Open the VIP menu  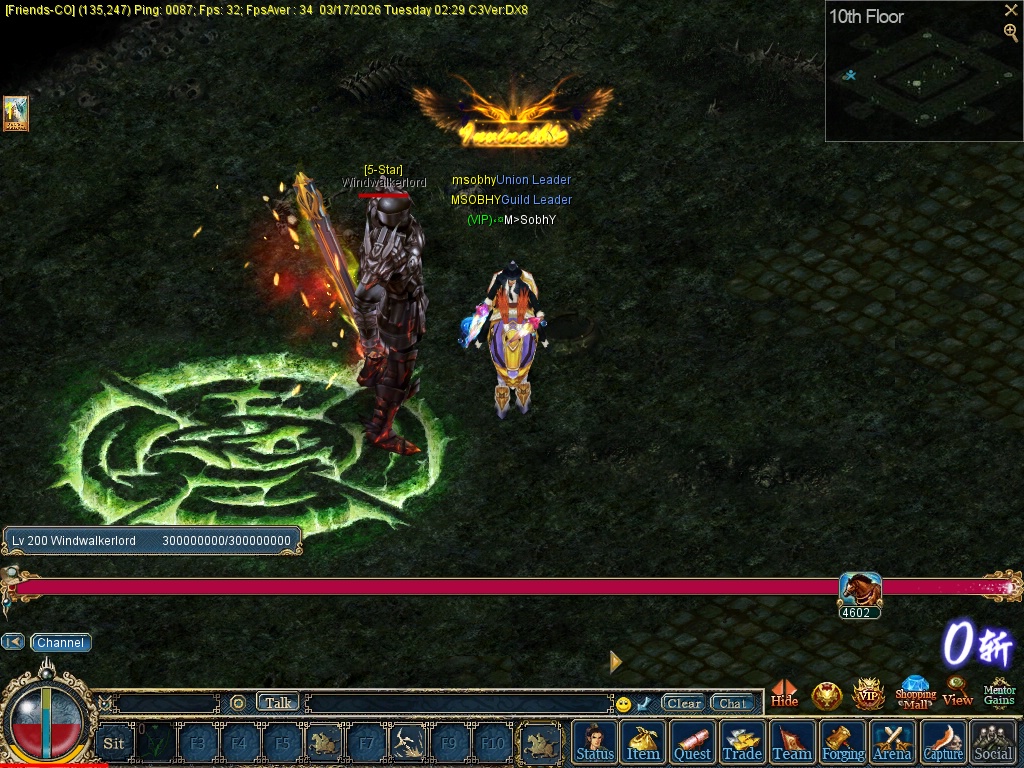[868, 693]
